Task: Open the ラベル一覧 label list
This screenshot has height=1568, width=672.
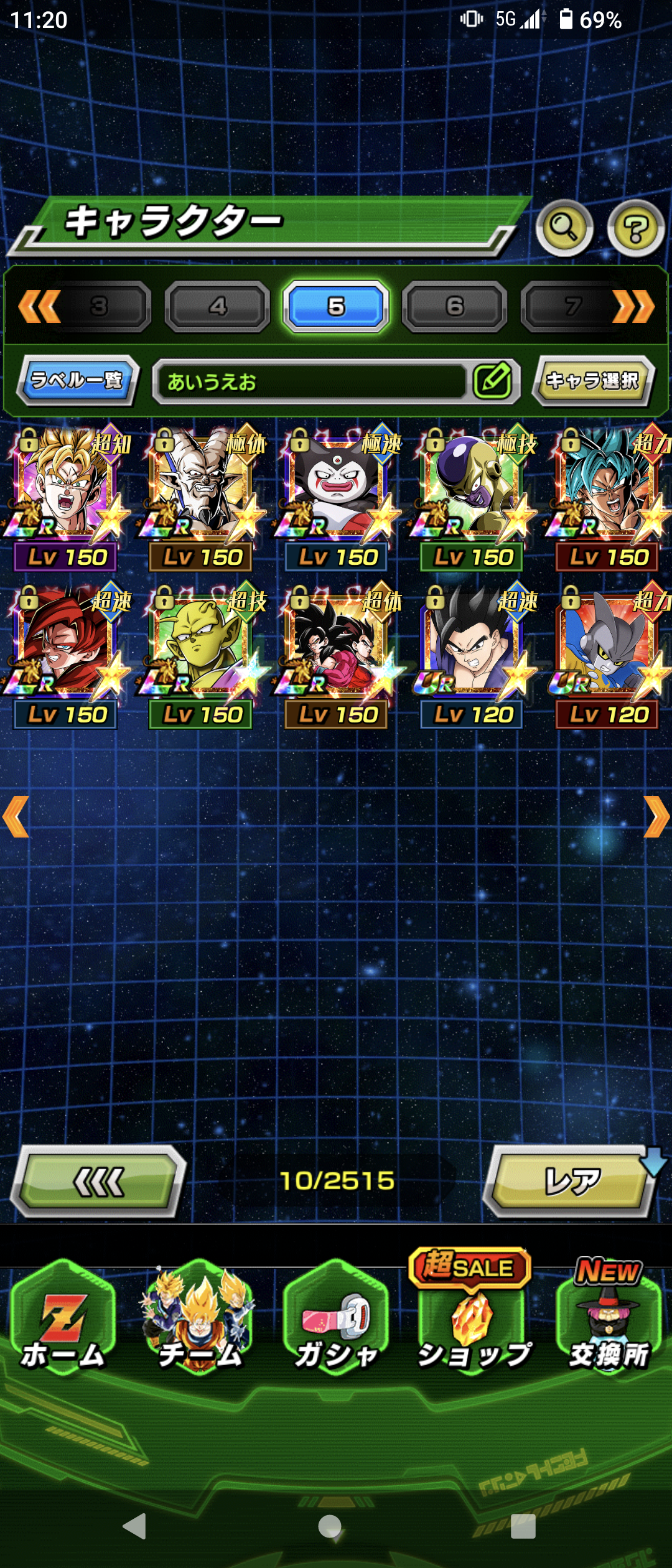Action: [x=77, y=380]
